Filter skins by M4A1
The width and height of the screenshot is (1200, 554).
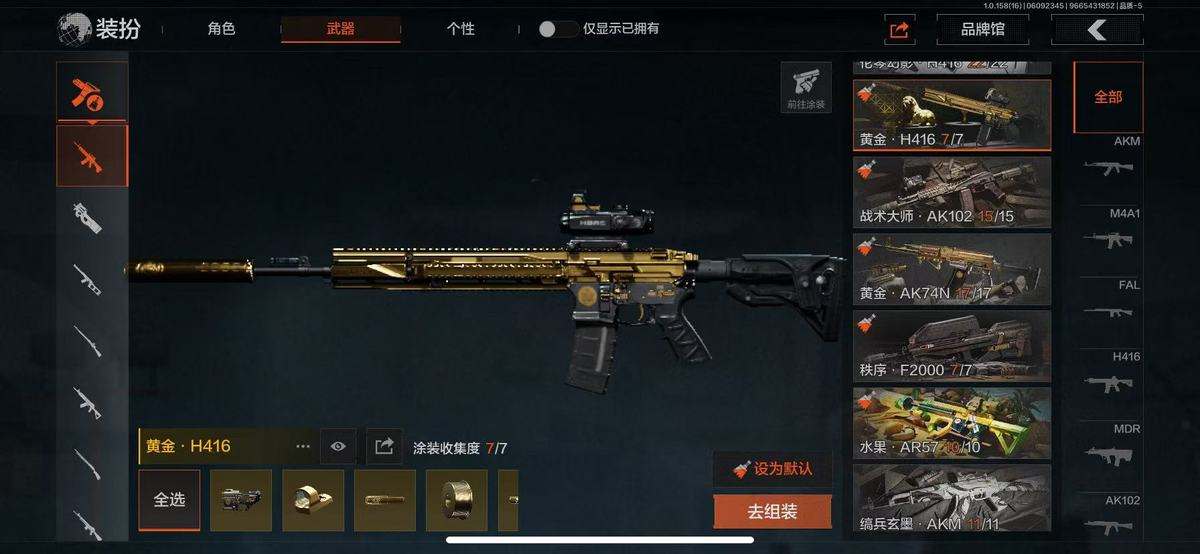click(1110, 232)
